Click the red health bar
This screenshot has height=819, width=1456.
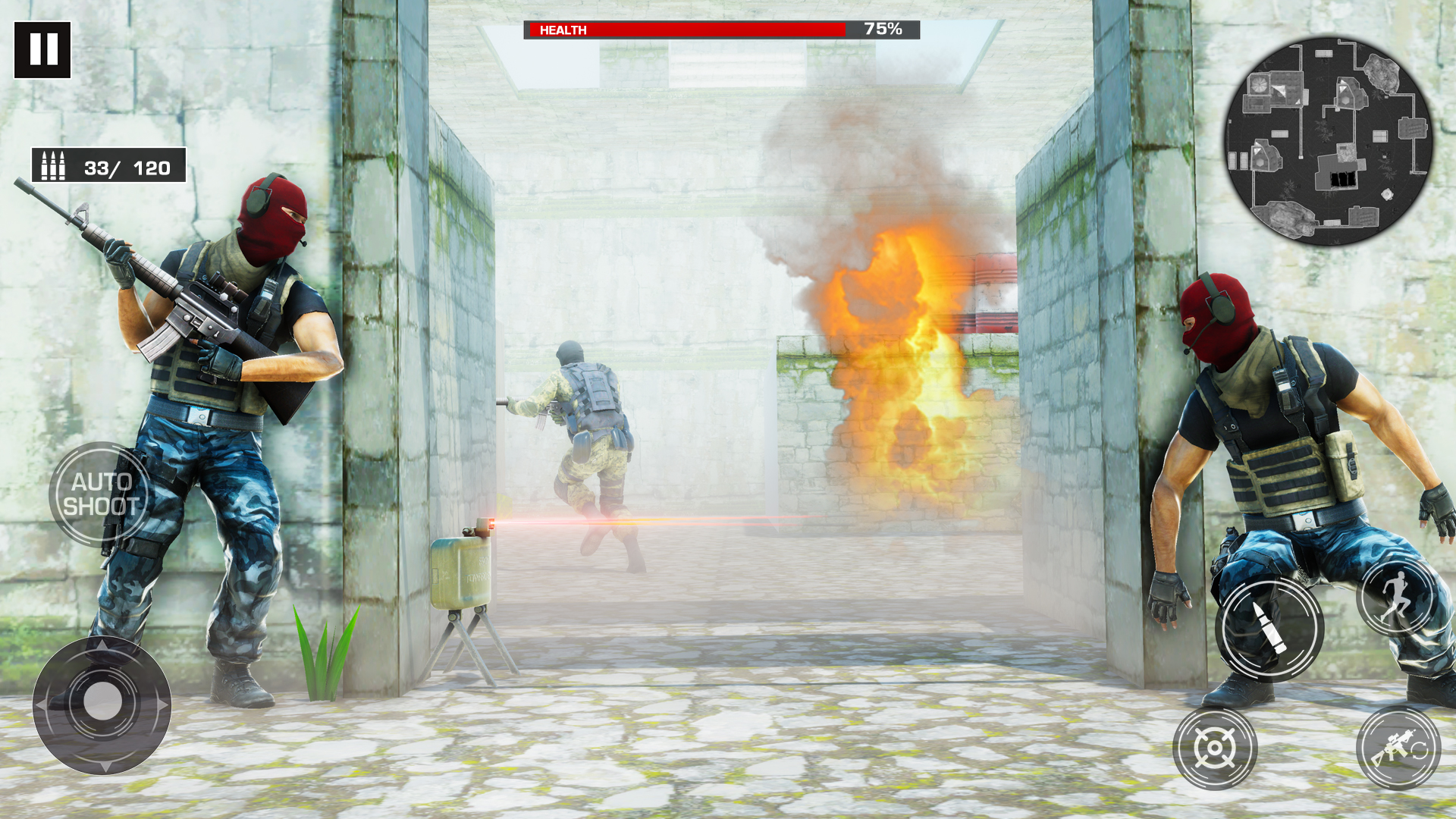tap(682, 30)
